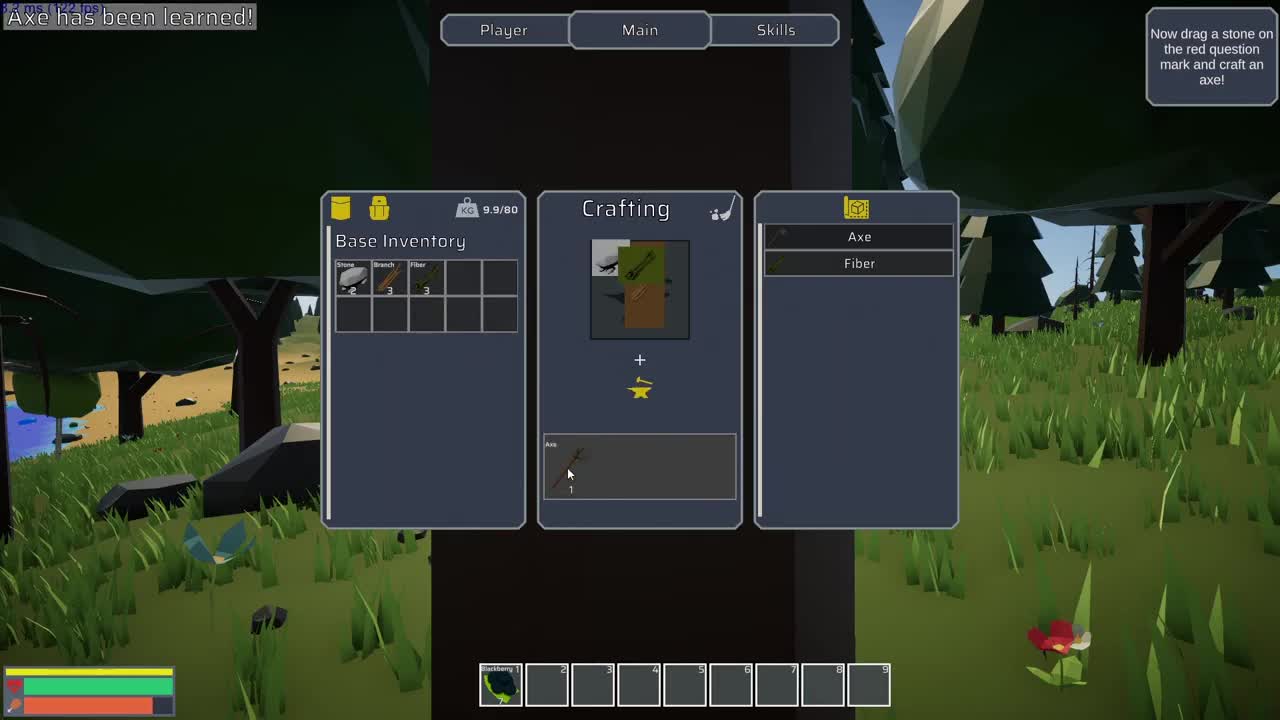This screenshot has width=1280, height=720.
Task: Select the Fiber item in Base Inventory
Action: click(425, 278)
